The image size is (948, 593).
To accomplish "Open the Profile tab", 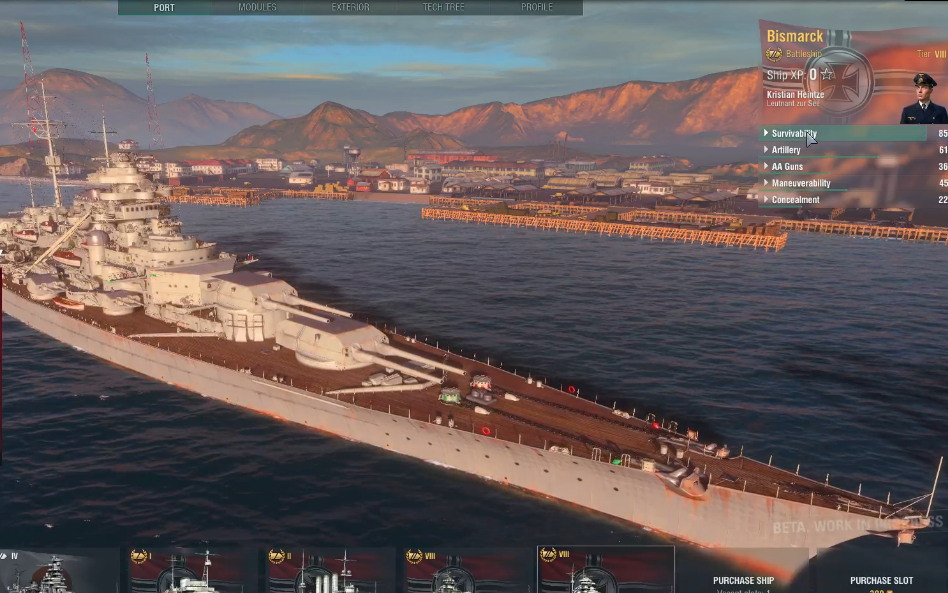I will (536, 7).
